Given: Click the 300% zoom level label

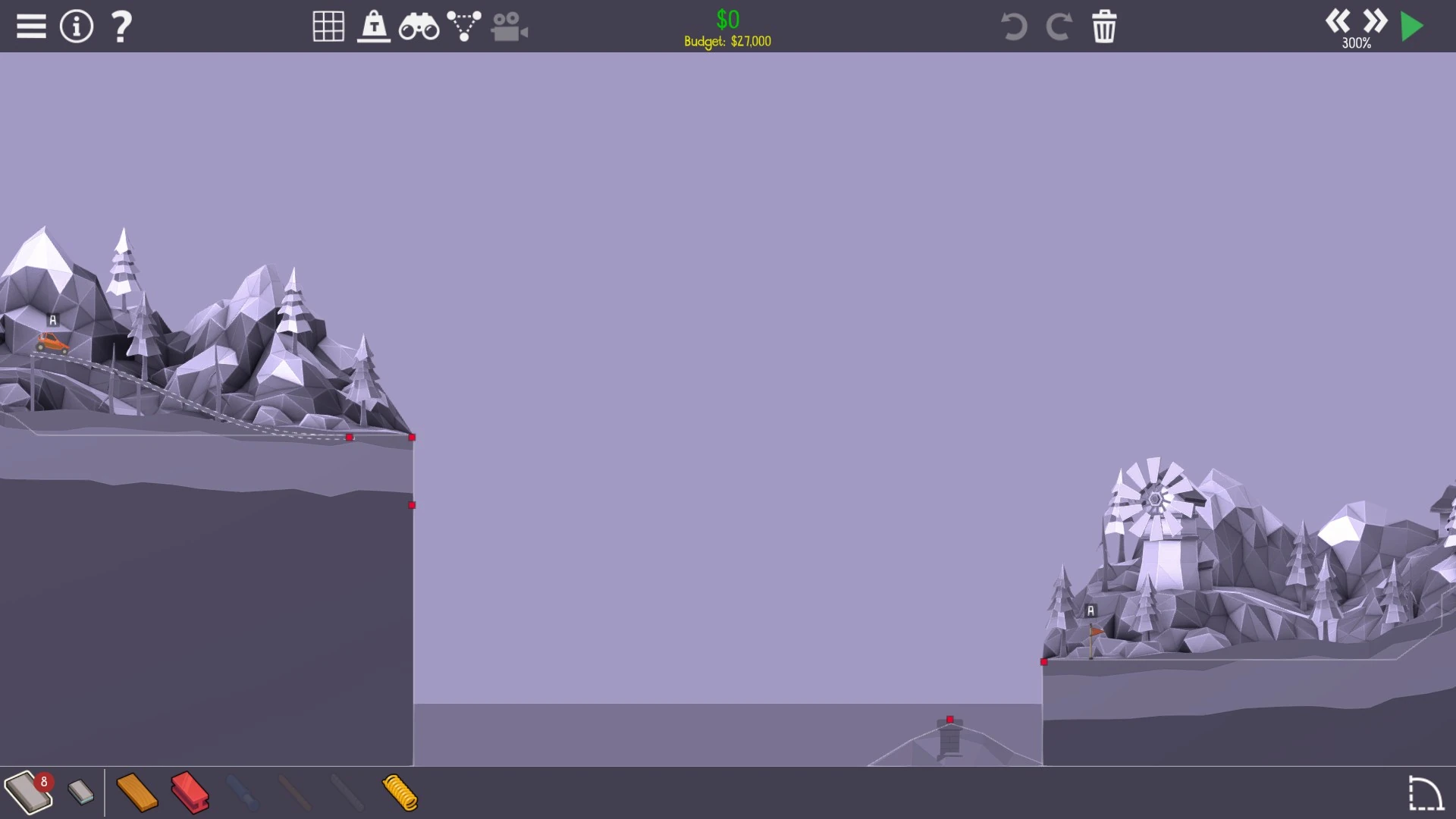Looking at the screenshot, I should tap(1357, 43).
